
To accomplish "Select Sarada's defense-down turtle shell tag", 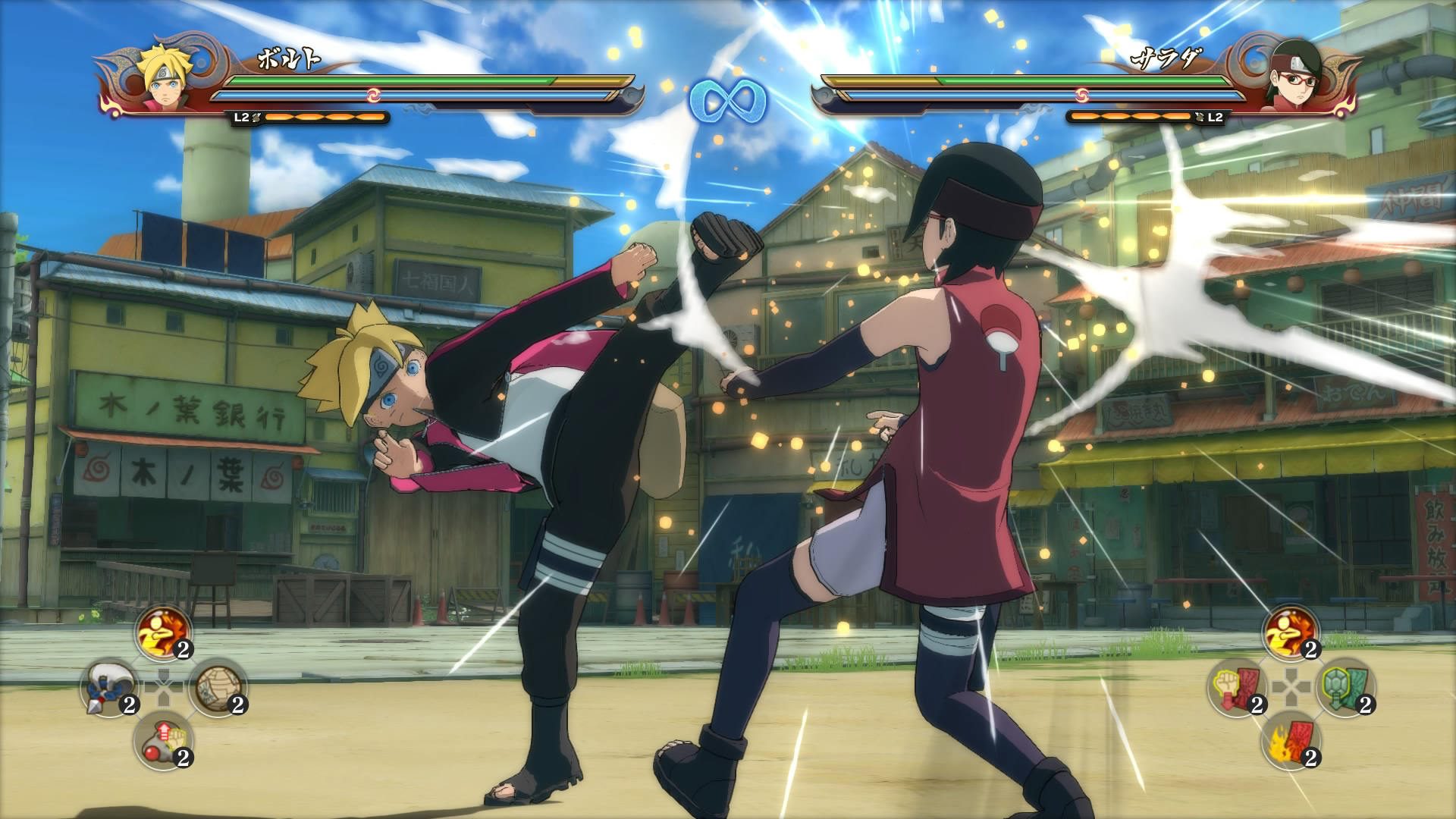I will pos(1345,687).
